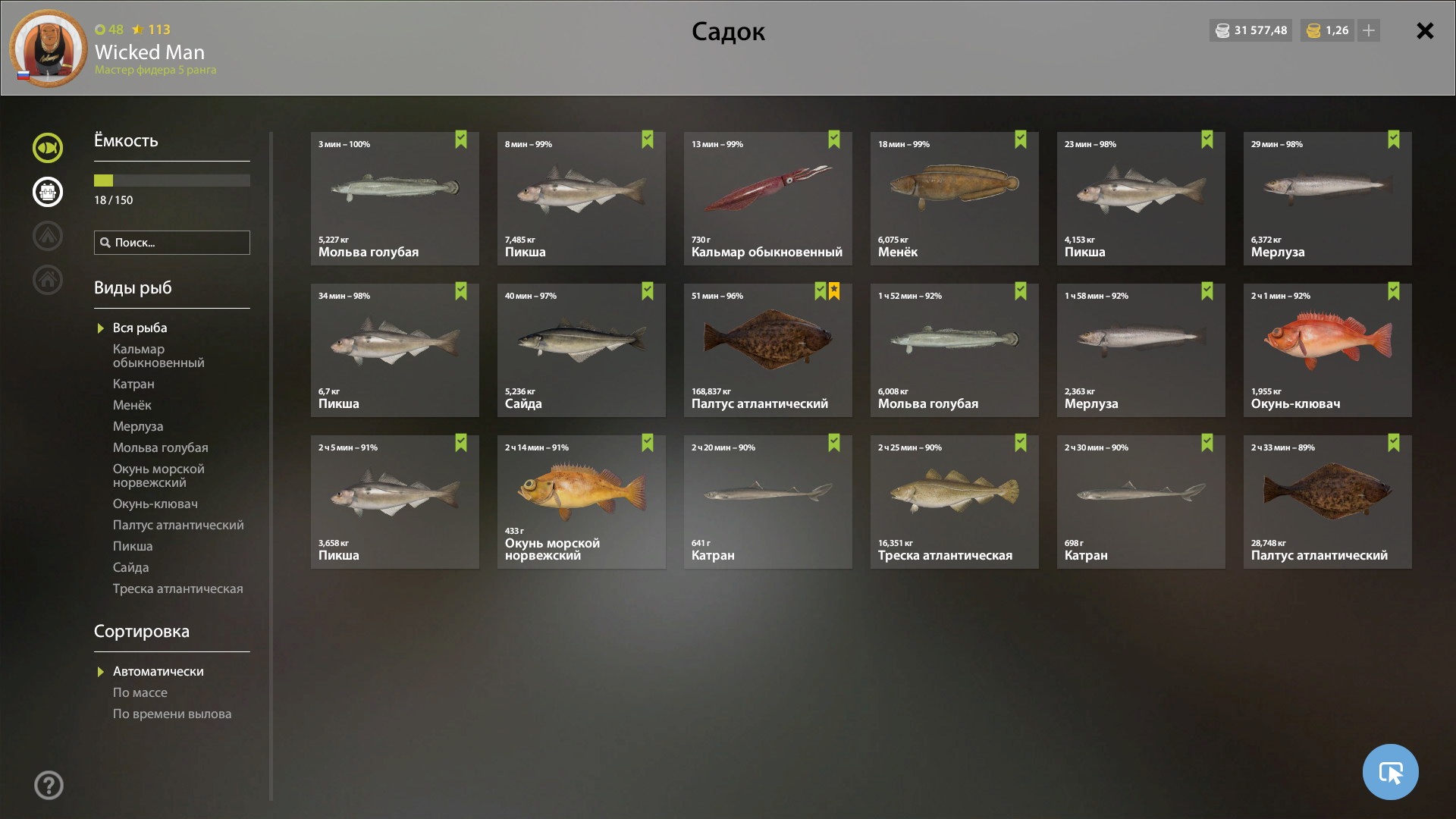
Task: Open the help question mark button
Action: click(x=49, y=785)
